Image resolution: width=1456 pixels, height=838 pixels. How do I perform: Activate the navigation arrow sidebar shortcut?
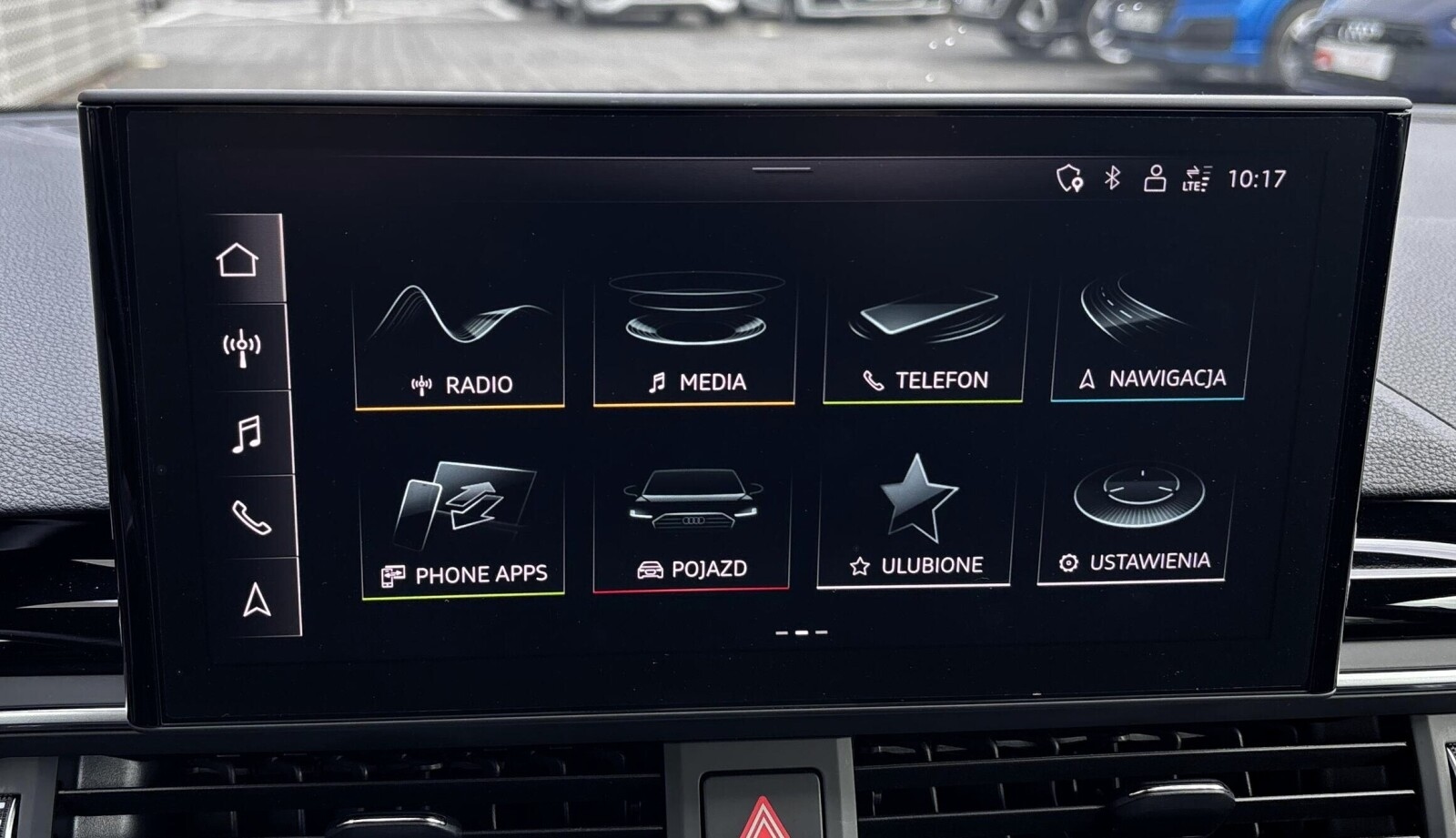tap(257, 601)
